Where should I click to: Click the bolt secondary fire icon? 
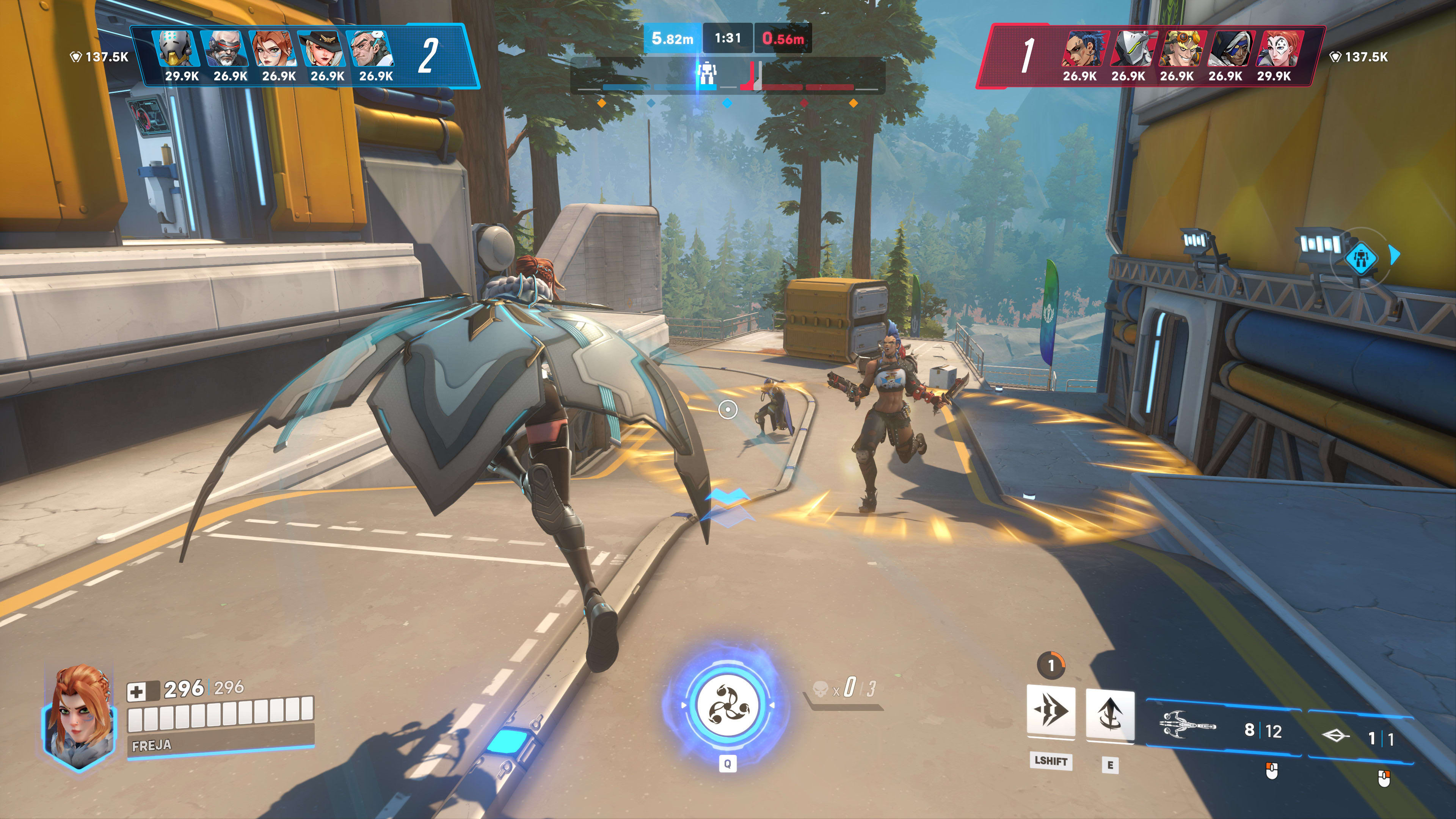pyautogui.click(x=1335, y=735)
